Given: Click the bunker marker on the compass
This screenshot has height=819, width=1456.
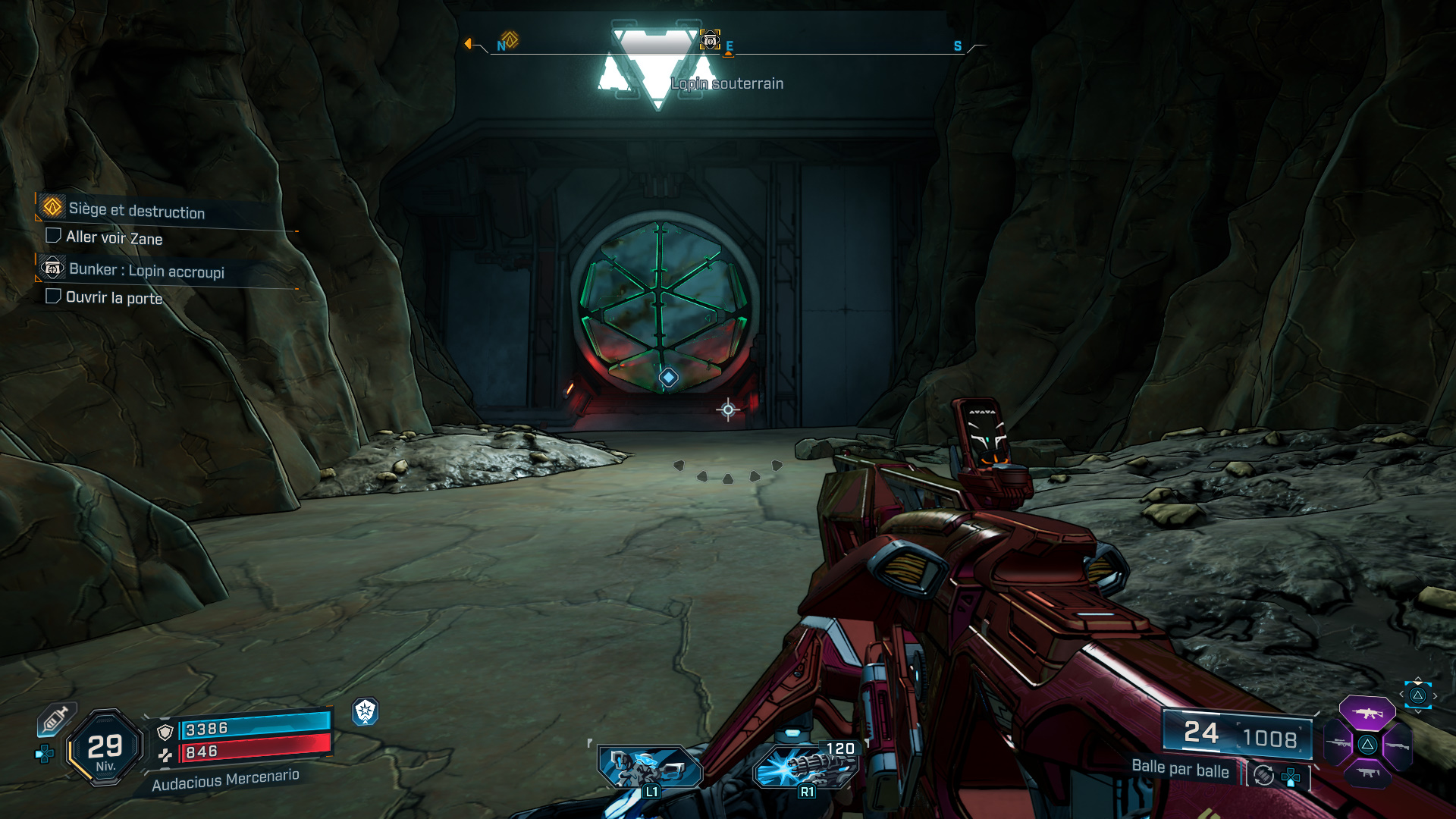Looking at the screenshot, I should 710,40.
